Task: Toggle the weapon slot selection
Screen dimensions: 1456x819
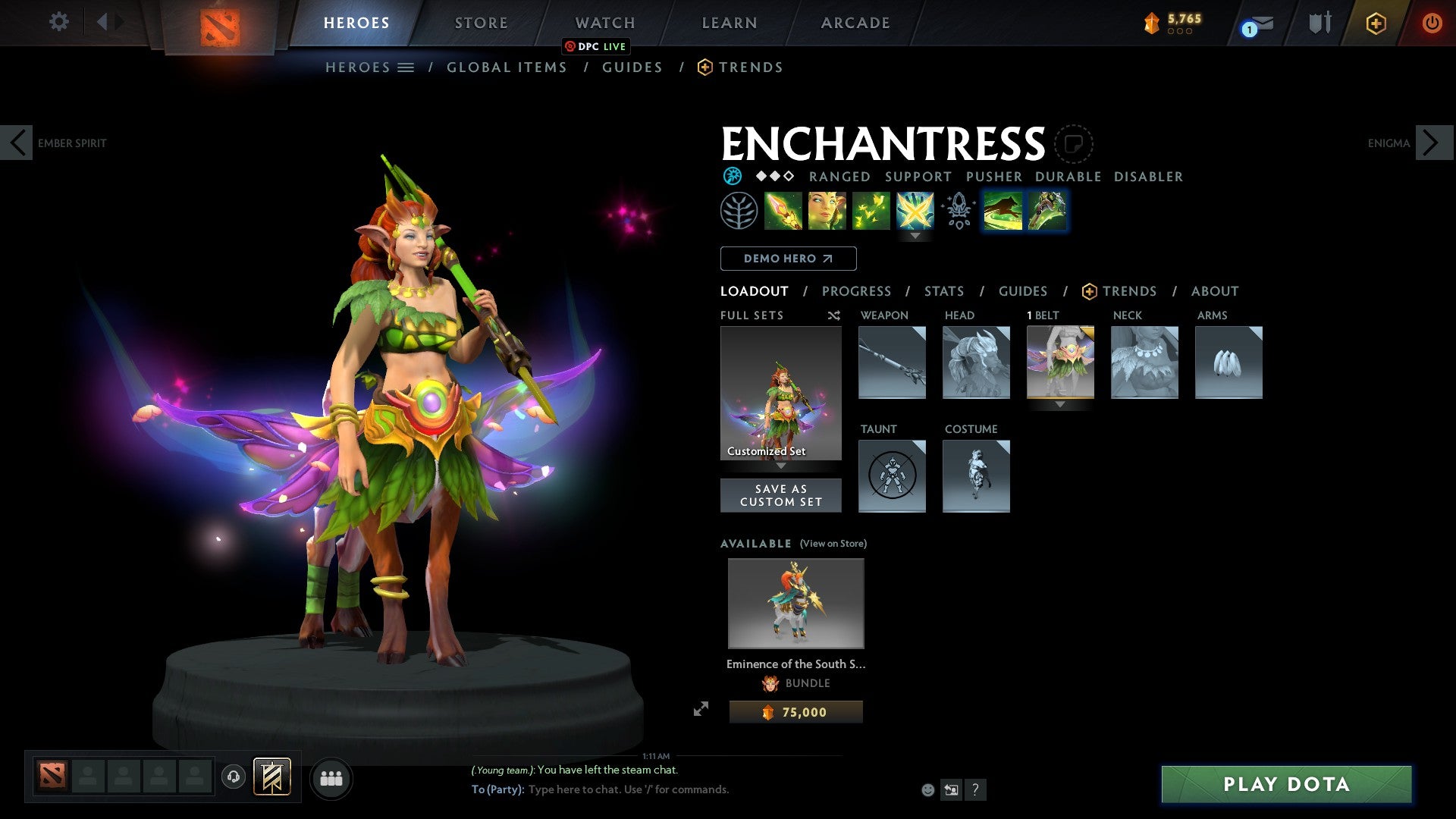Action: pyautogui.click(x=892, y=362)
